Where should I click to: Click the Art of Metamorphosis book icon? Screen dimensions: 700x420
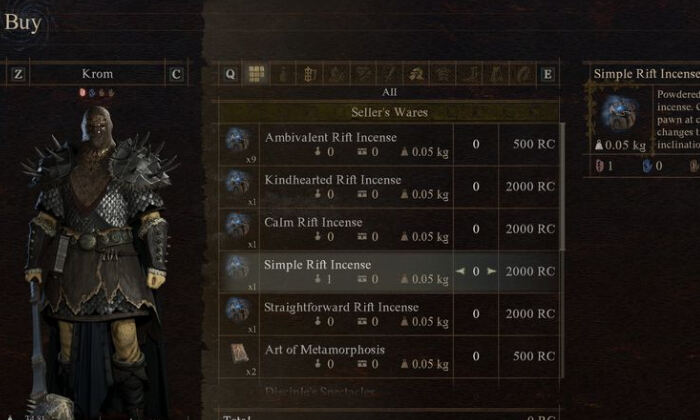[238, 354]
